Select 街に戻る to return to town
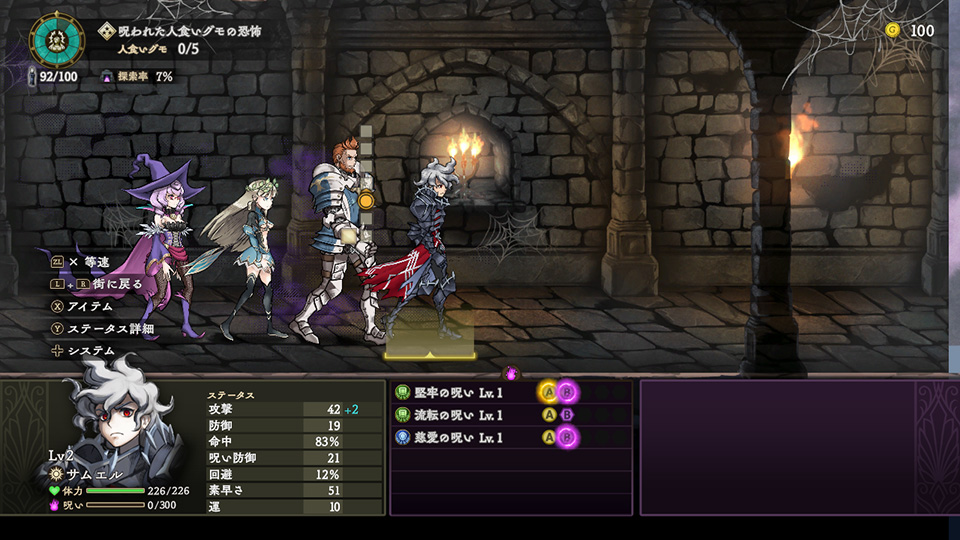Screen dimensions: 960x540 109,284
